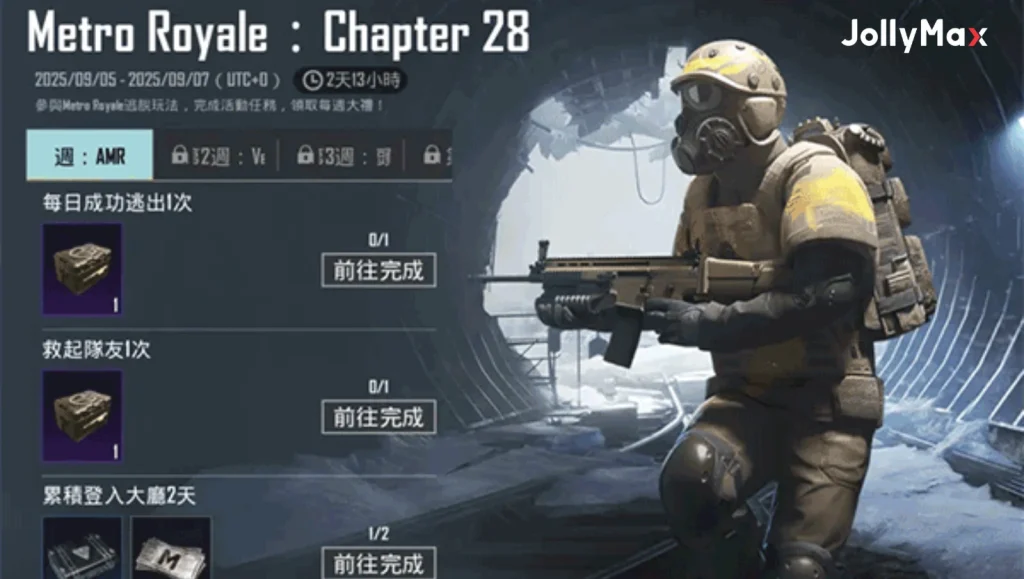The image size is (1024, 579).
Task: Click the JollyMax logo
Action: click(x=913, y=36)
